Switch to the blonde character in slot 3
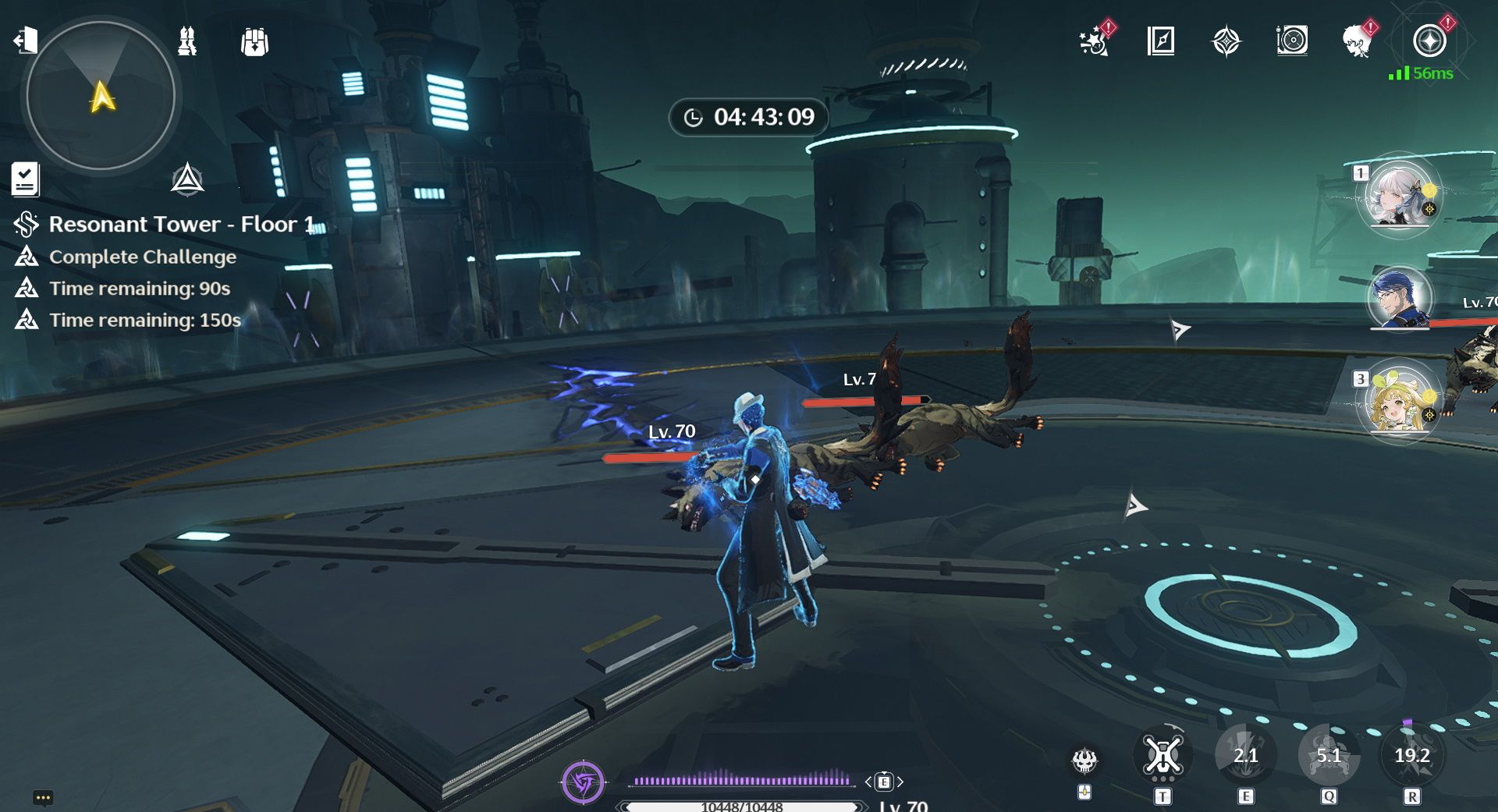 (x=1398, y=401)
